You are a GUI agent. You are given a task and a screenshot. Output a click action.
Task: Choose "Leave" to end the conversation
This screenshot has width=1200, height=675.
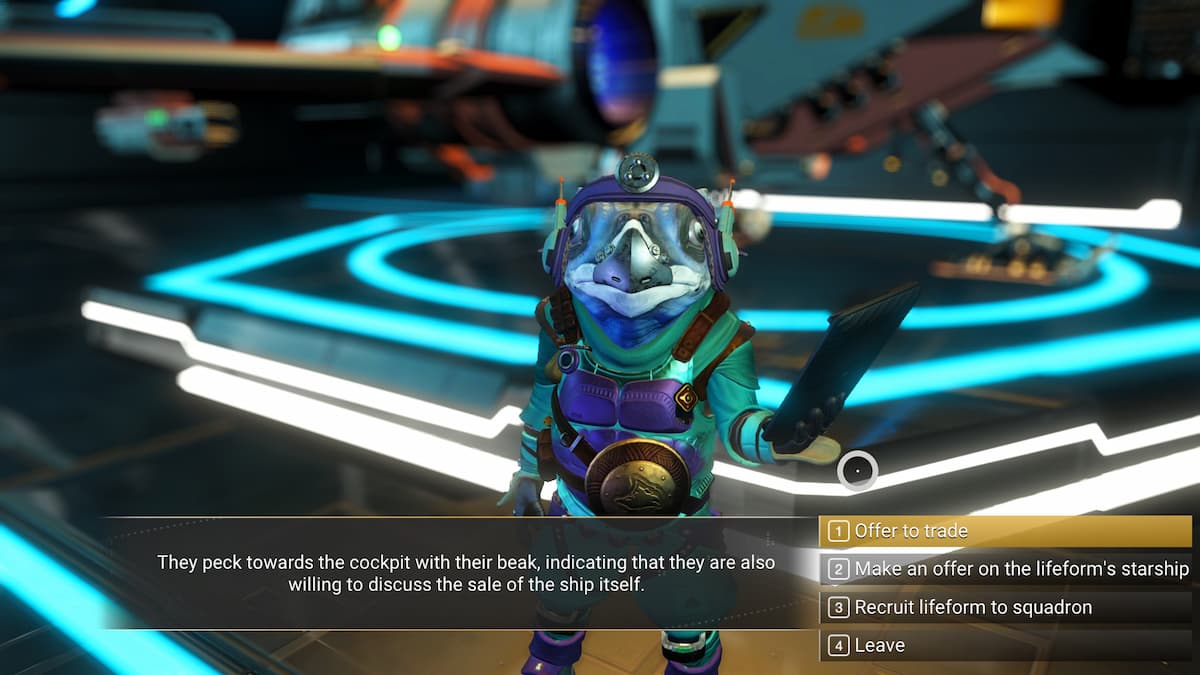click(1004, 645)
